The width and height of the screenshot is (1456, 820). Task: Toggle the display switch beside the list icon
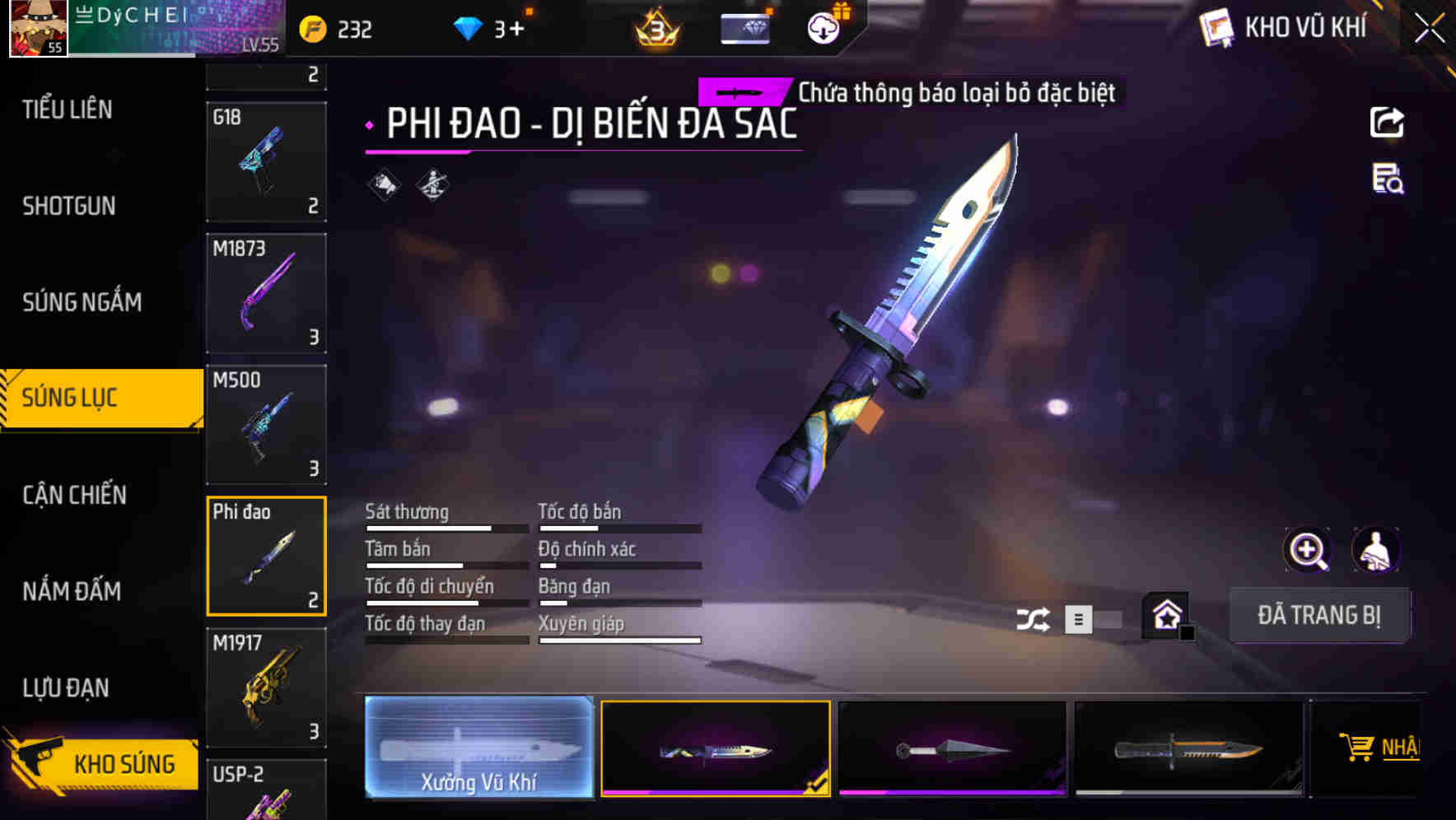(1106, 617)
